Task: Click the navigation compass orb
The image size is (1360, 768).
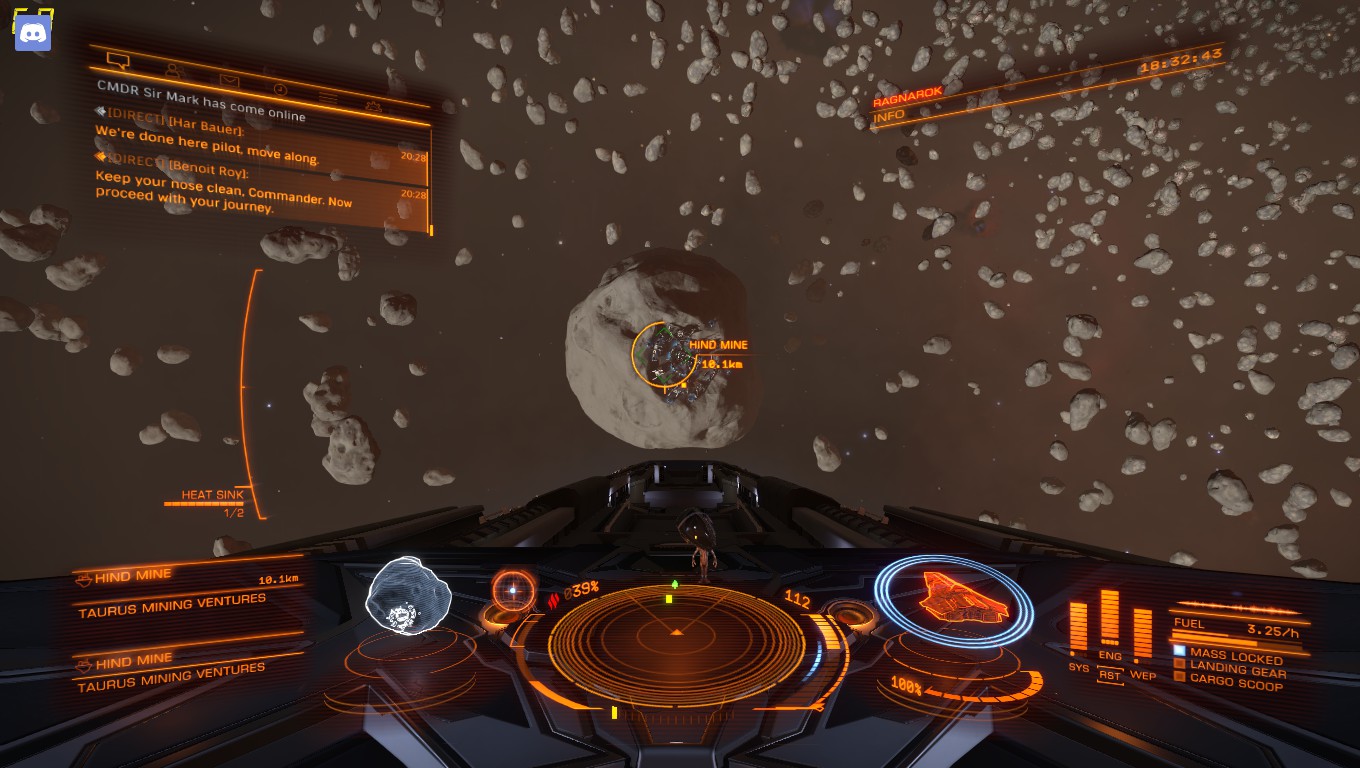Action: (513, 591)
